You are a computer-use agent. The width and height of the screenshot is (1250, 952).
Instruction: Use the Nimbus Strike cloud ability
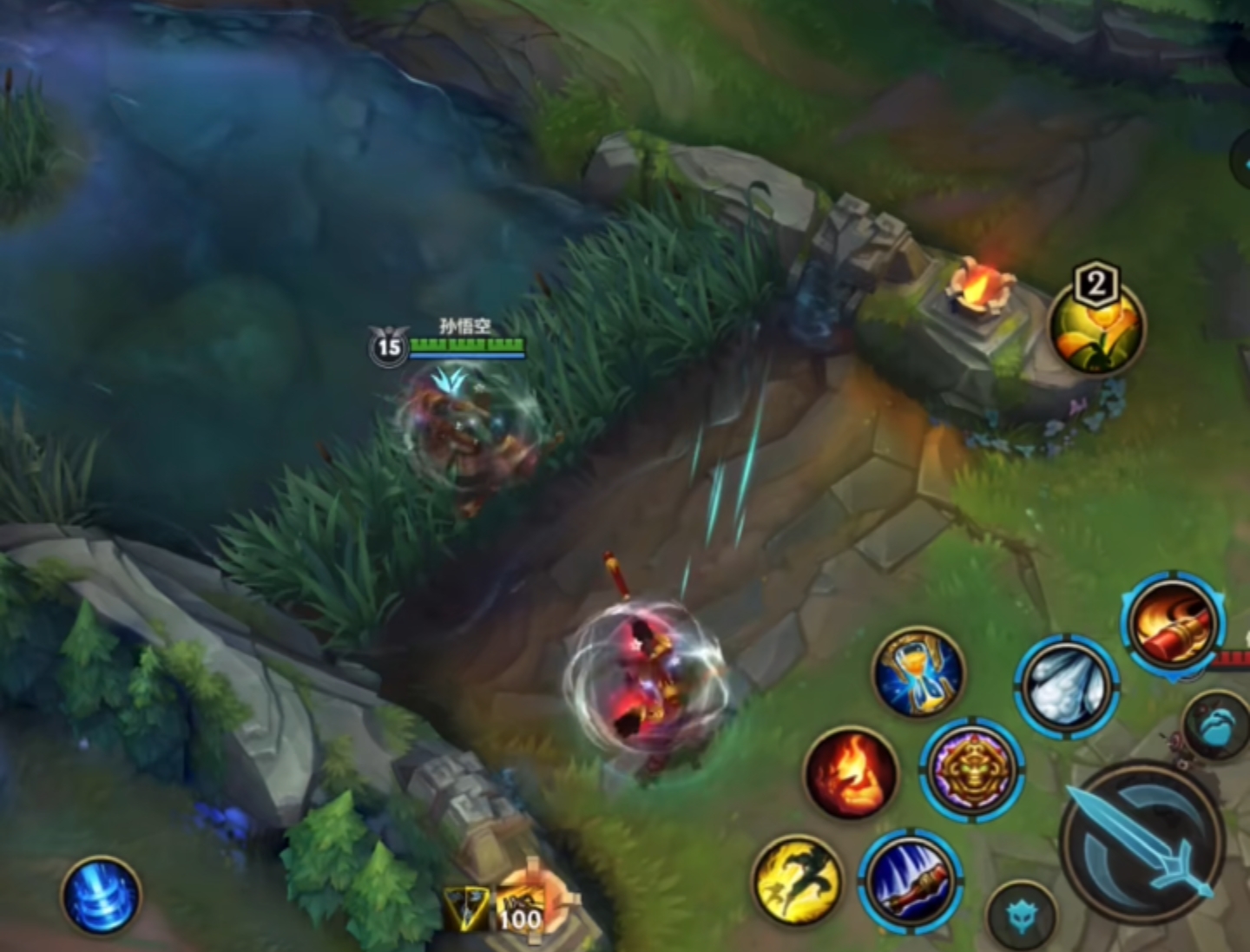[x=1067, y=686]
